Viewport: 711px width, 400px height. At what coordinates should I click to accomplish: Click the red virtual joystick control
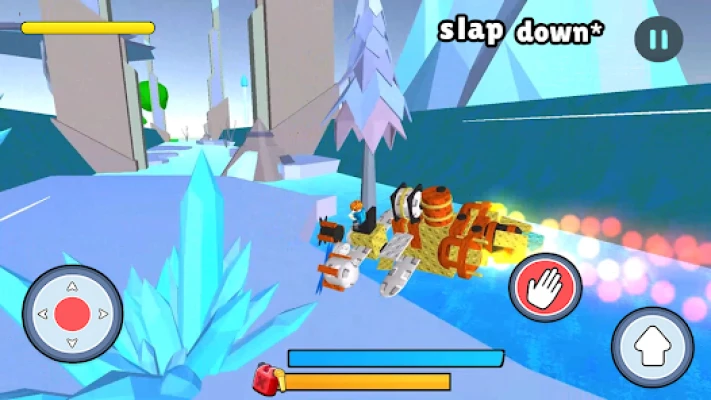(72, 314)
